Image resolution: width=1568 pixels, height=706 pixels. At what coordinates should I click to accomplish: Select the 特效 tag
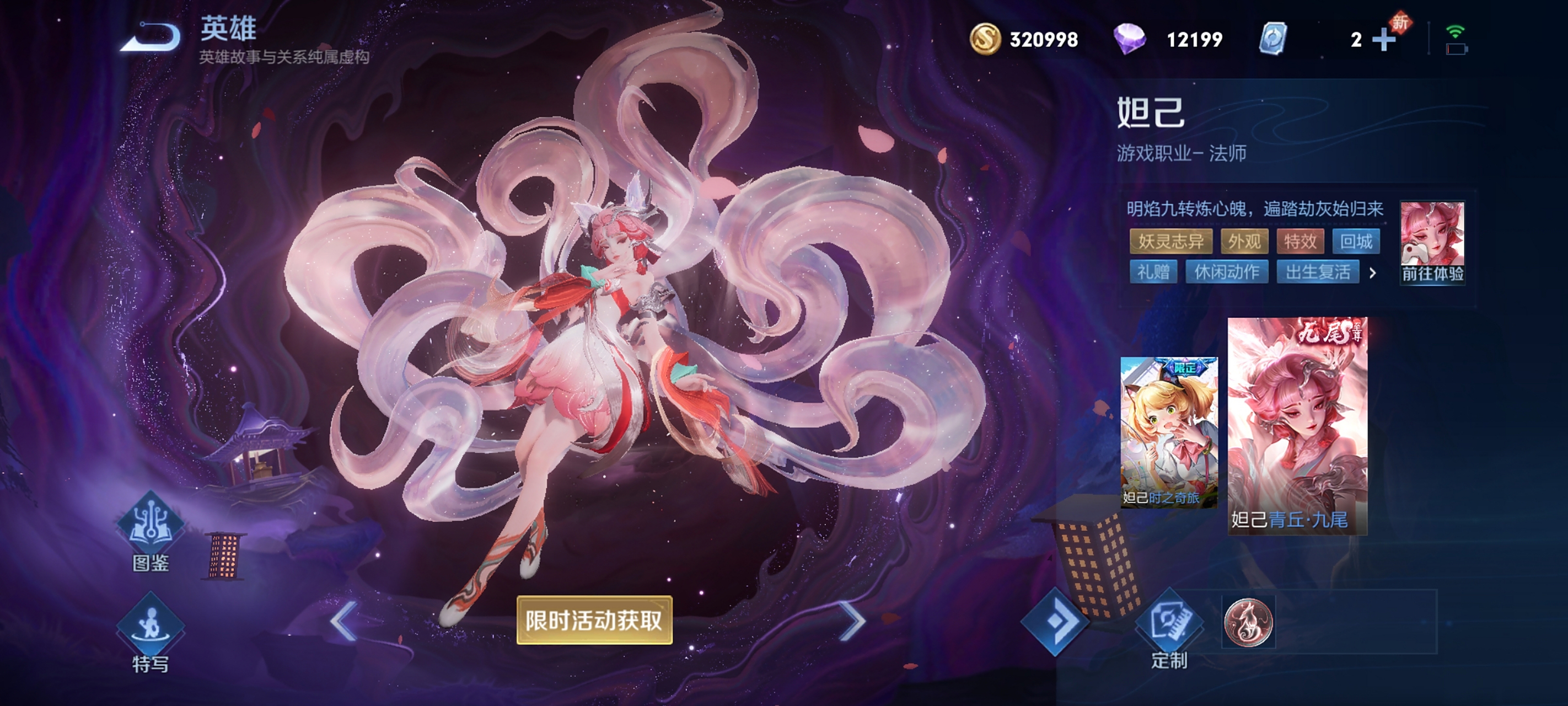(1299, 241)
